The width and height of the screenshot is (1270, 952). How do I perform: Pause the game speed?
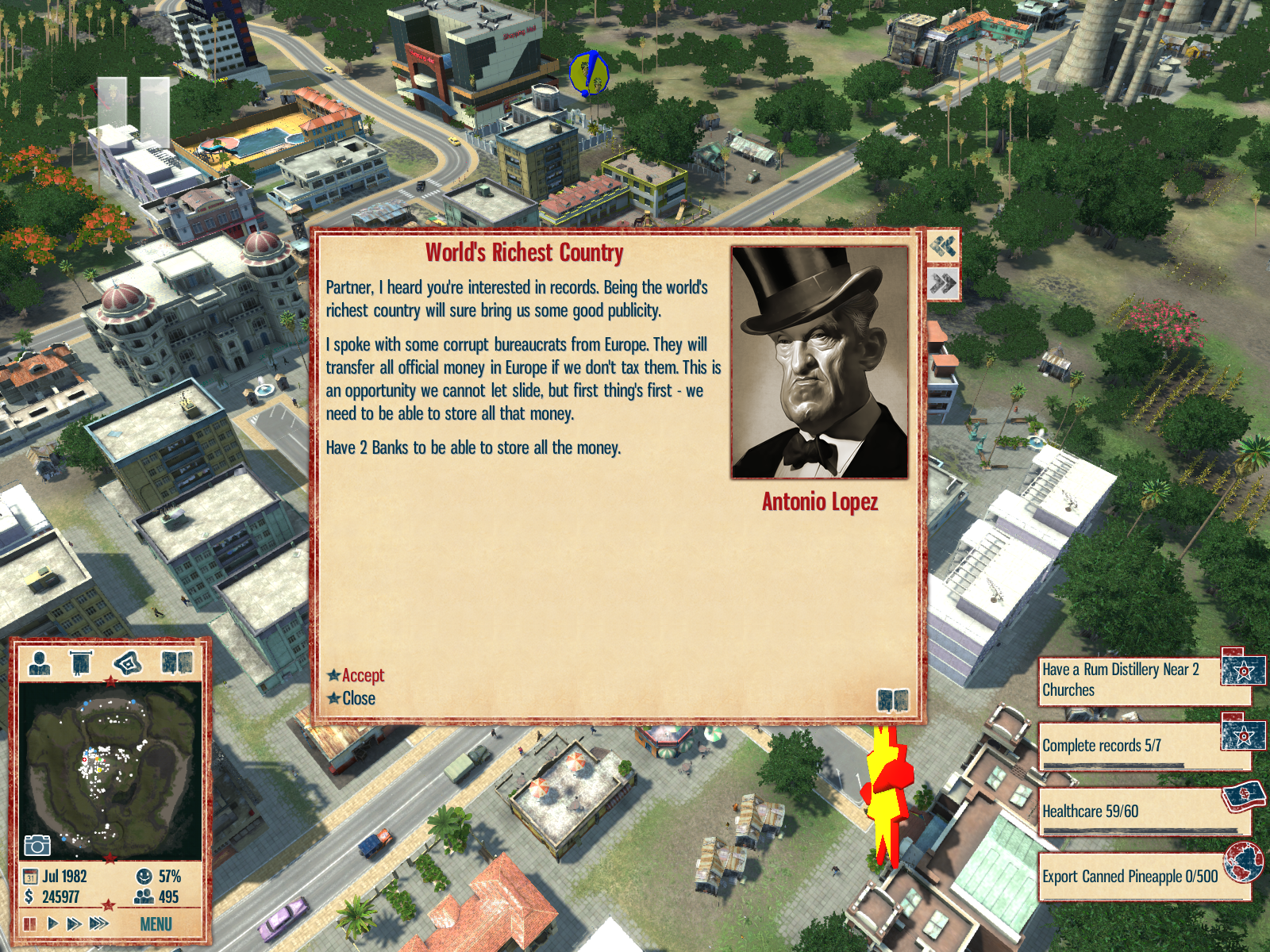(30, 923)
